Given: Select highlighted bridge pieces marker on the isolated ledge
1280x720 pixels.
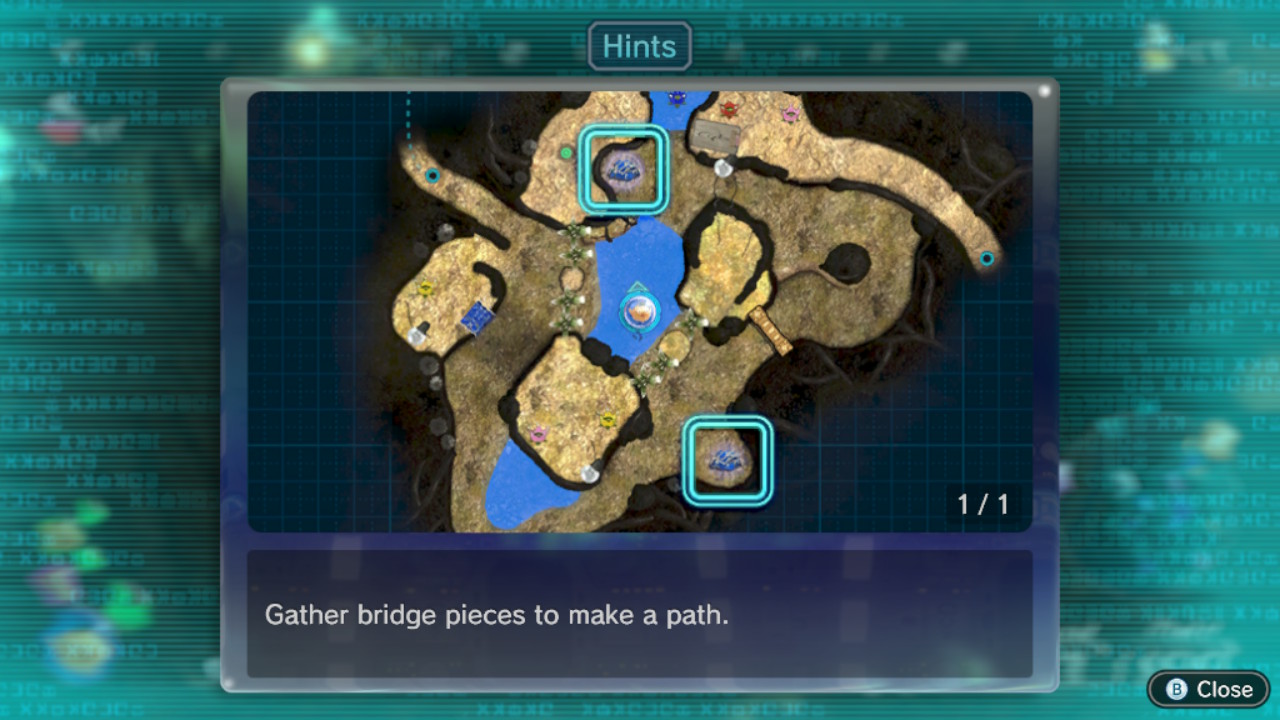Looking at the screenshot, I should tap(727, 461).
